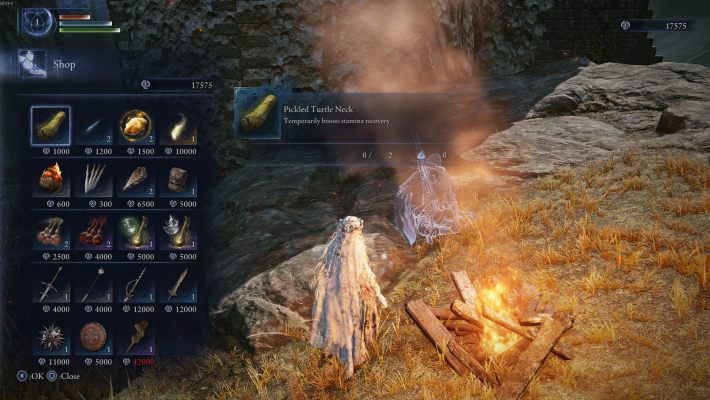Select the green-flamed golden urn

[x=135, y=231]
